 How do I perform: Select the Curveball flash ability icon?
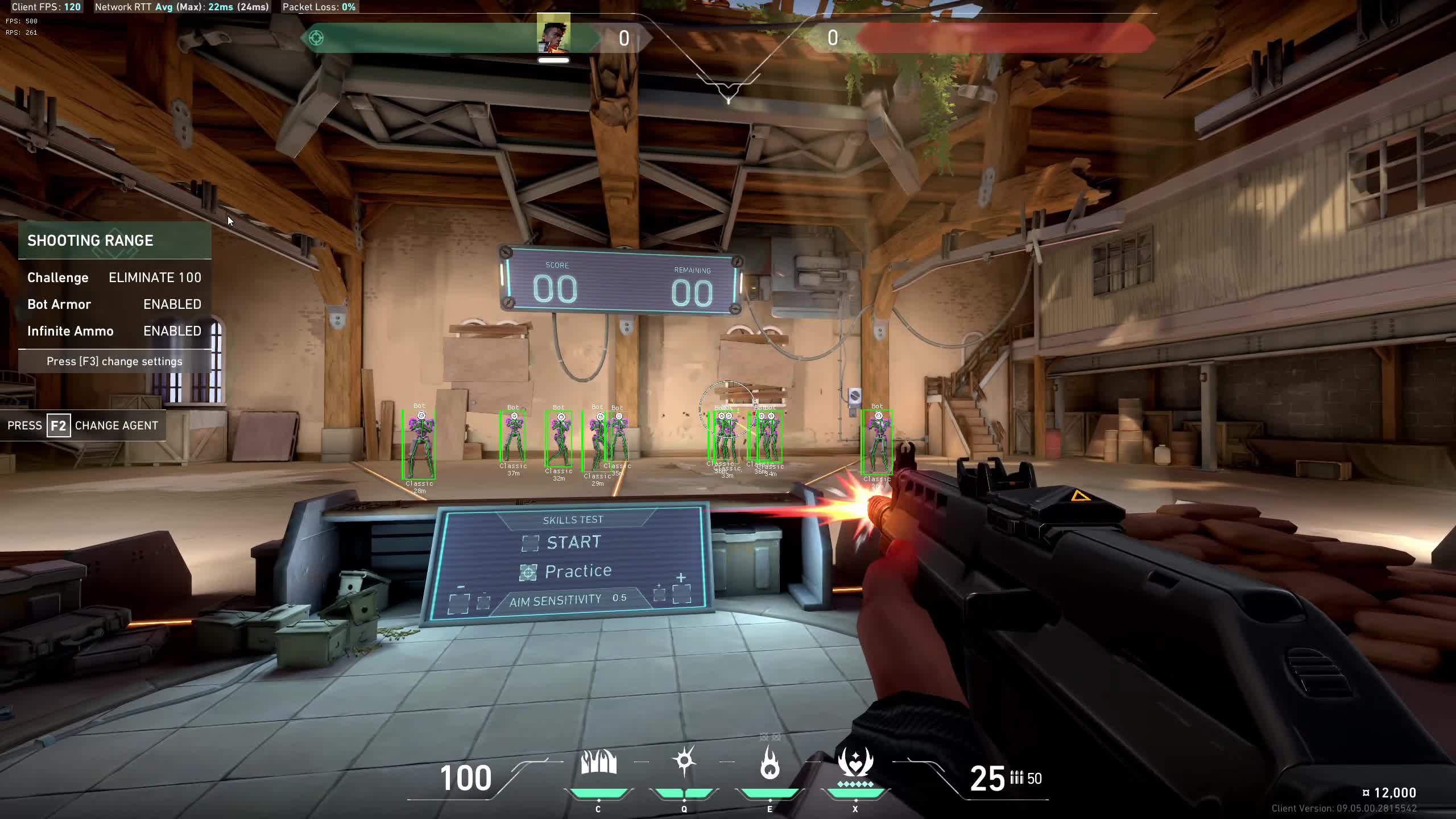tap(684, 762)
